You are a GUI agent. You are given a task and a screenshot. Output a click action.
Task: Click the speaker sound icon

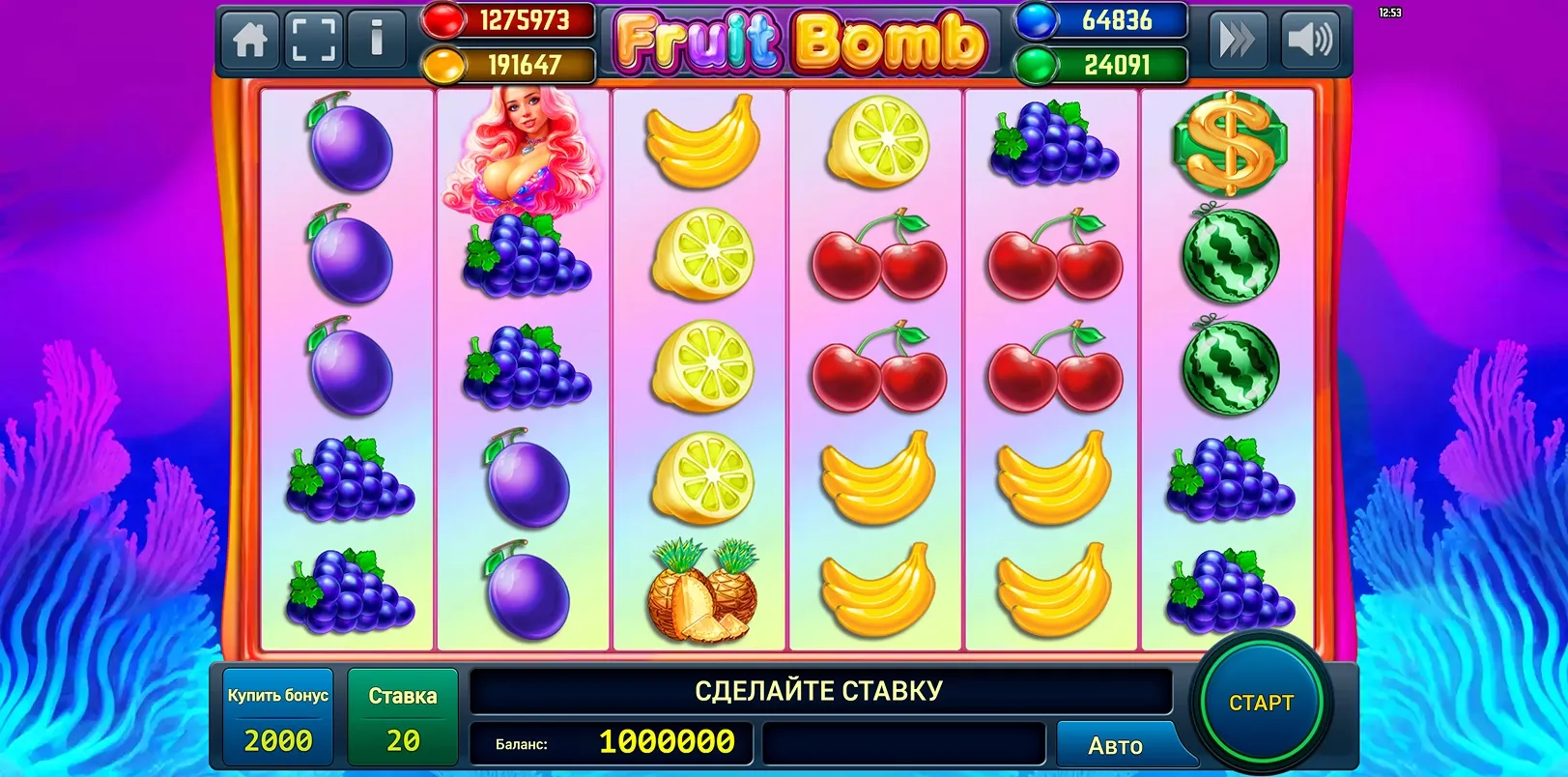1311,40
